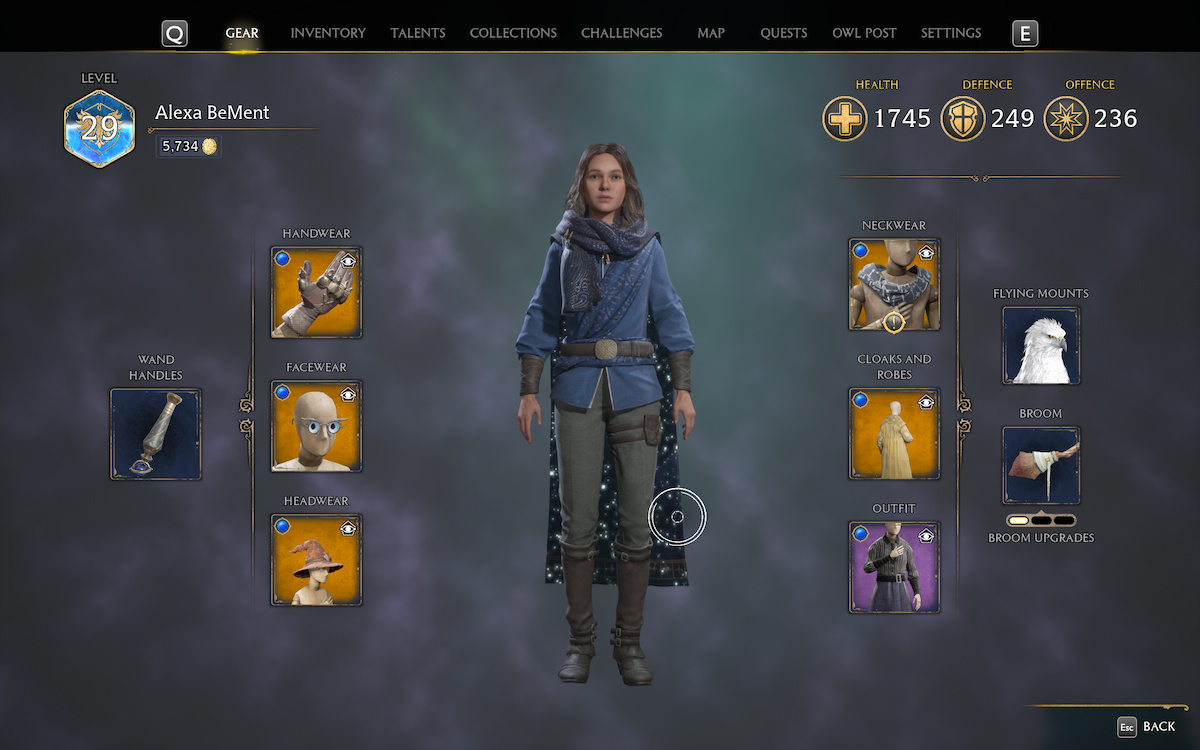The image size is (1200, 750).
Task: Select the Broom slot
Action: (x=1041, y=466)
